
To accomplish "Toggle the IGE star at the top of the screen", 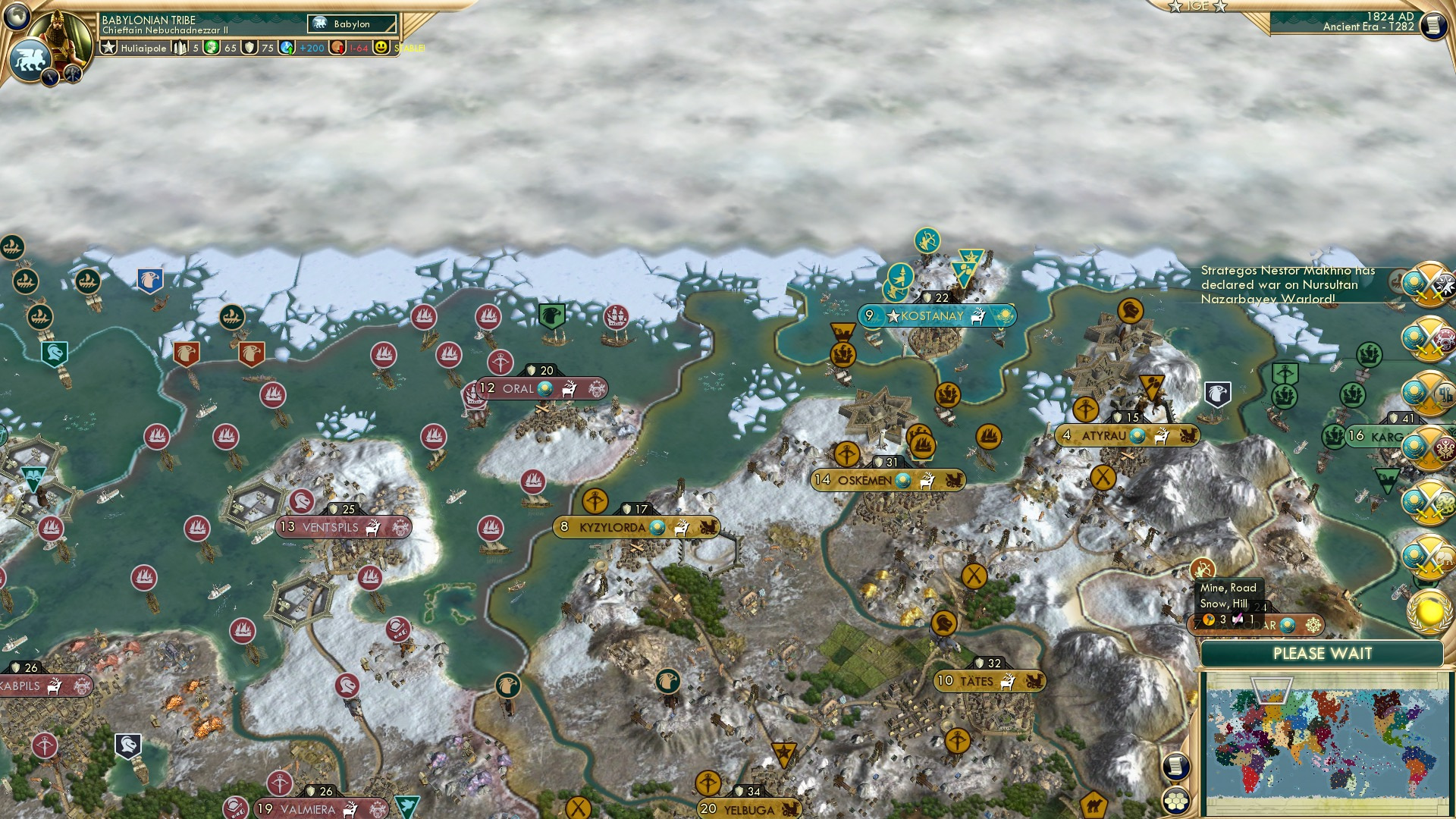I will pyautogui.click(x=1174, y=6).
